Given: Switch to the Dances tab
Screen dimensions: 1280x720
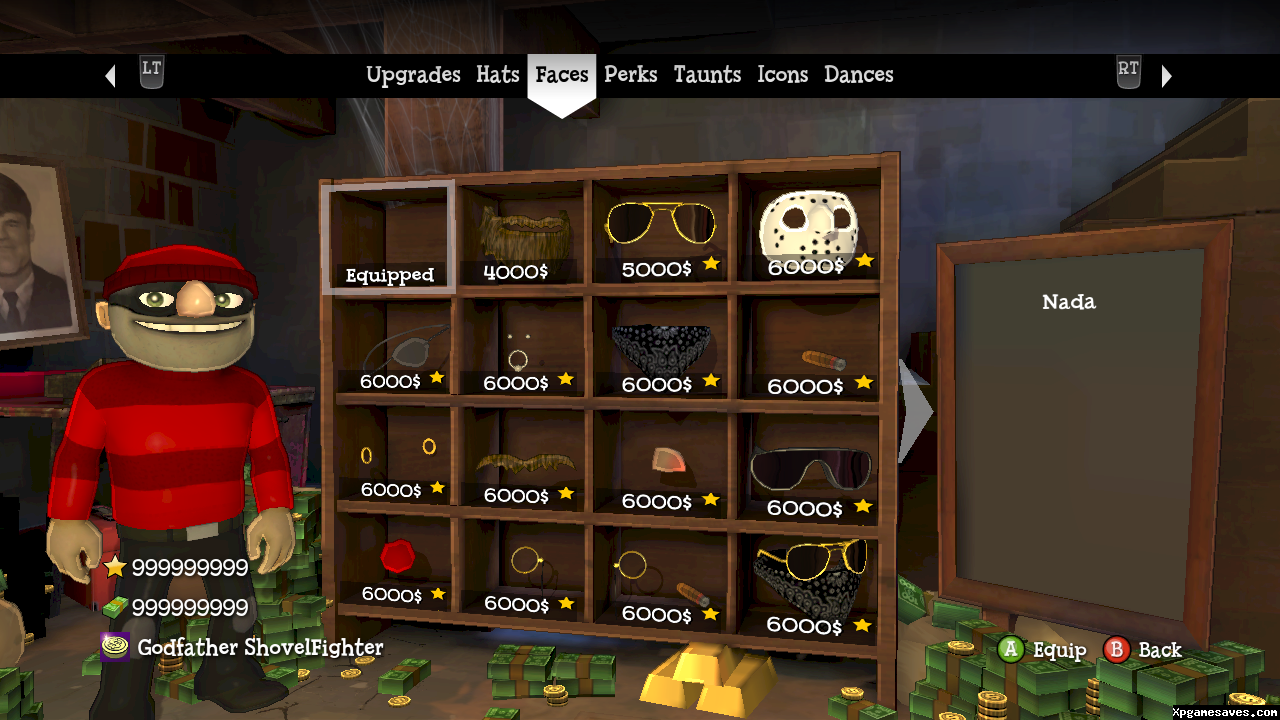Looking at the screenshot, I should 858,75.
